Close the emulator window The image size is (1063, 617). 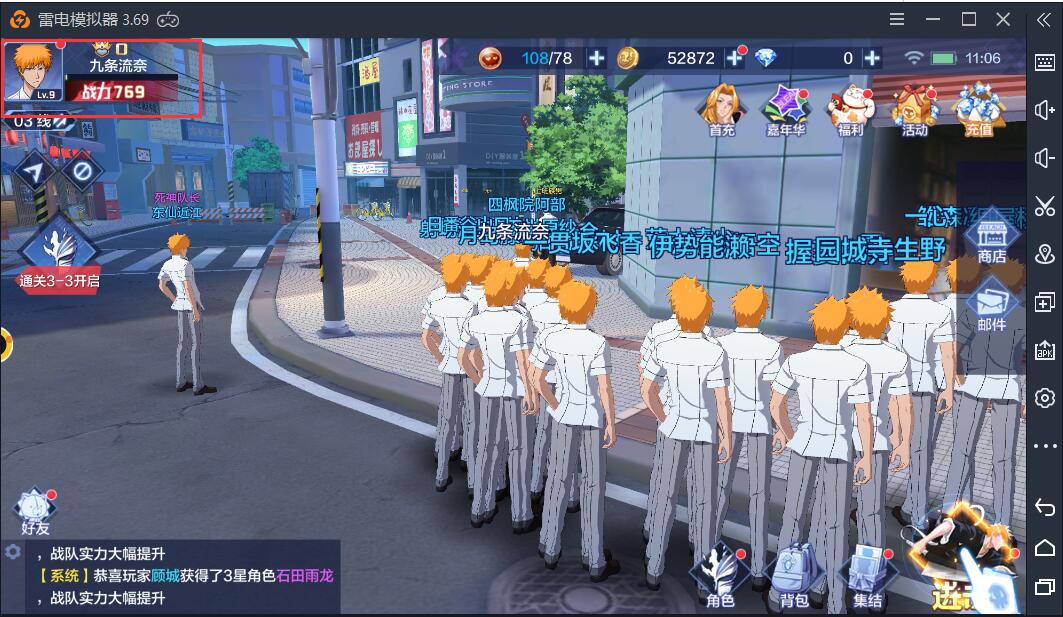(x=1003, y=19)
